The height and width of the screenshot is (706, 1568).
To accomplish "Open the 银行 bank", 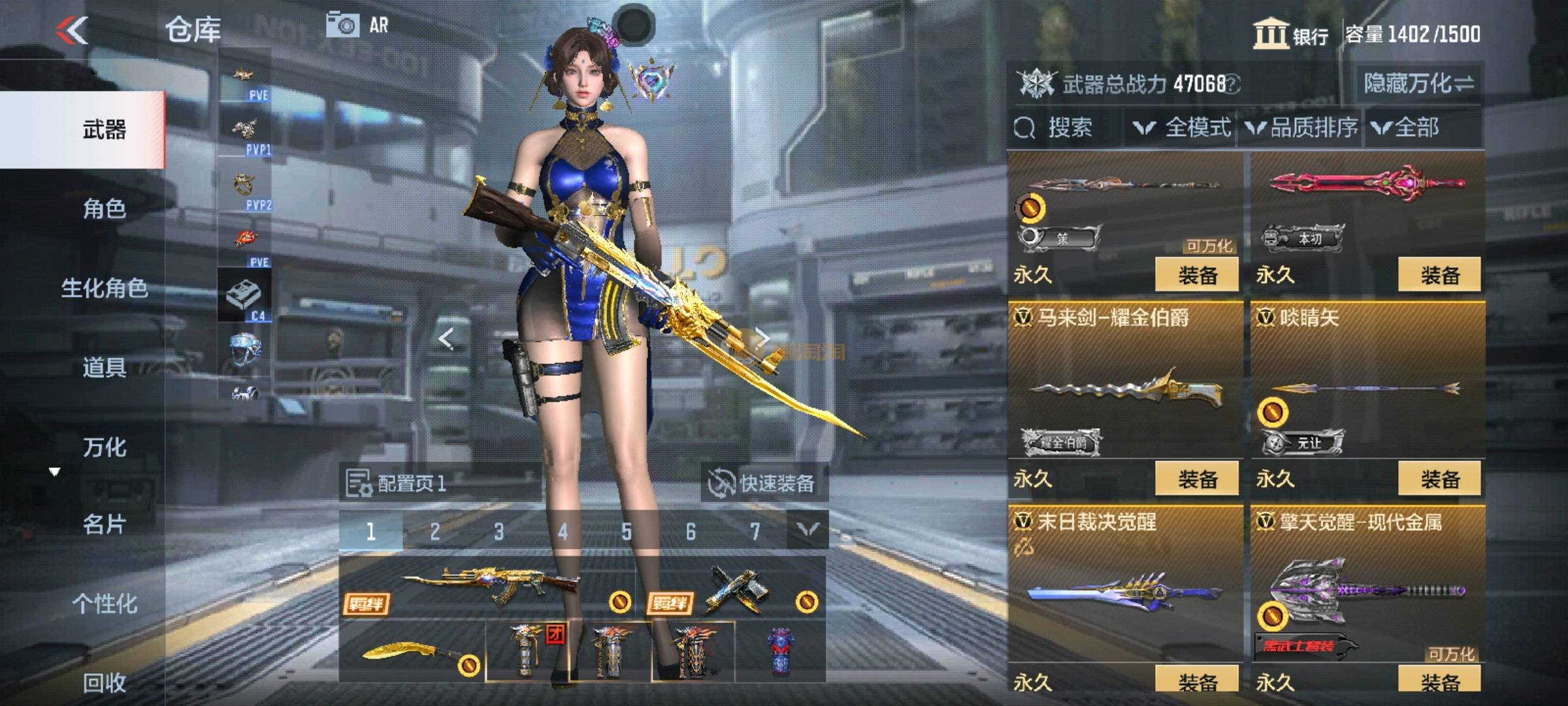I will coord(1291,34).
